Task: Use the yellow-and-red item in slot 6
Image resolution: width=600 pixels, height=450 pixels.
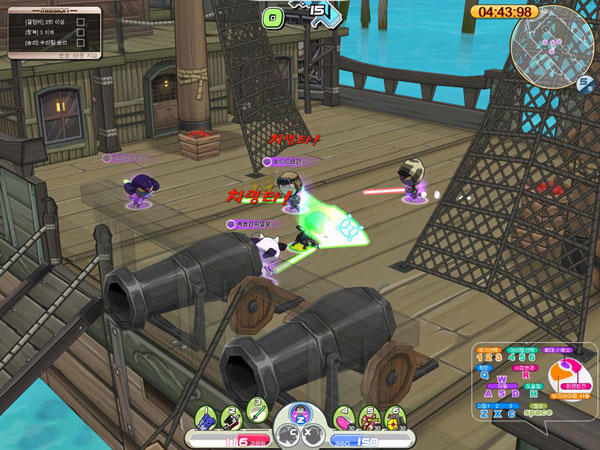Action: (x=392, y=415)
